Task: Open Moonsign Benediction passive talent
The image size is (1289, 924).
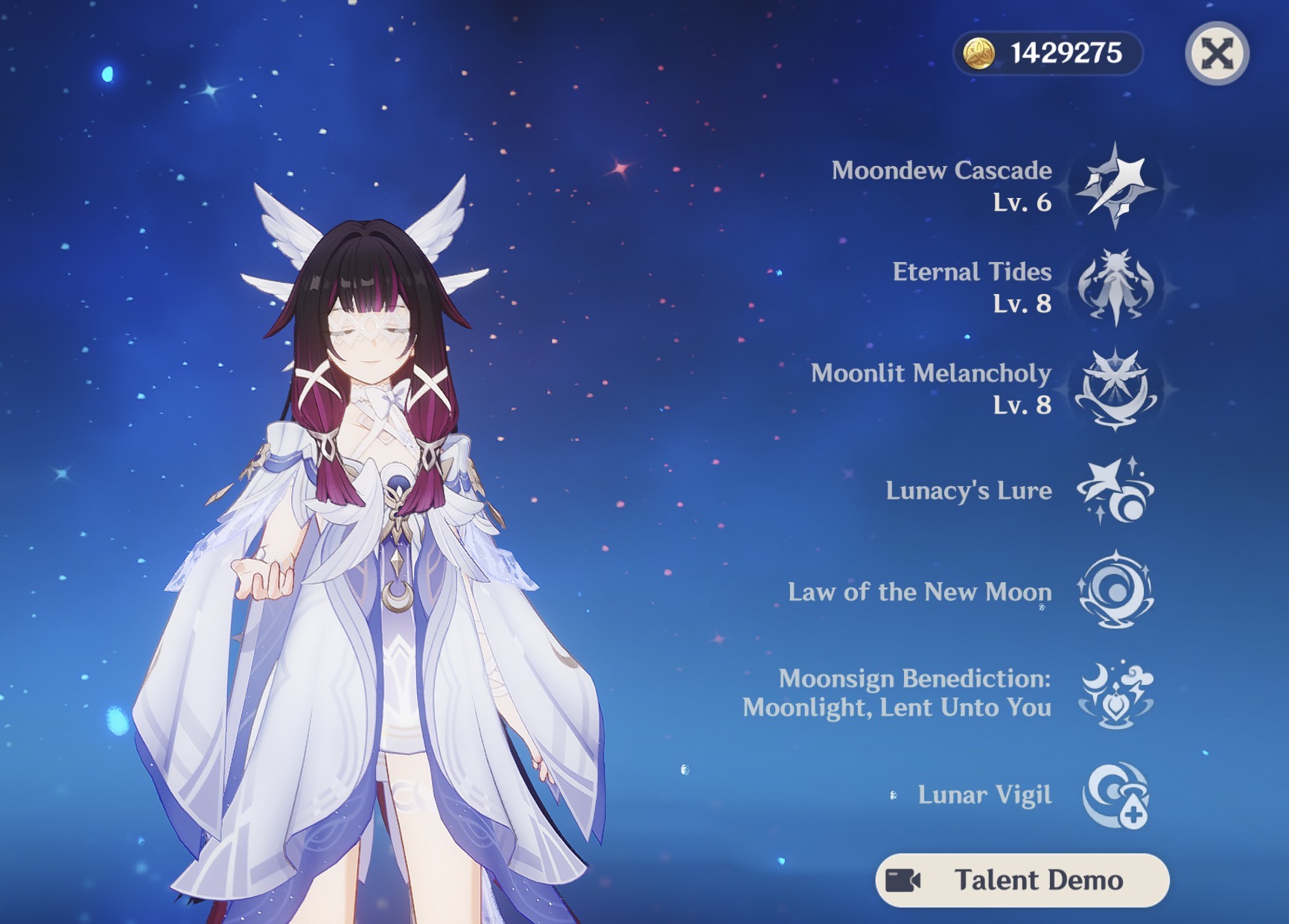Action: click(1115, 694)
